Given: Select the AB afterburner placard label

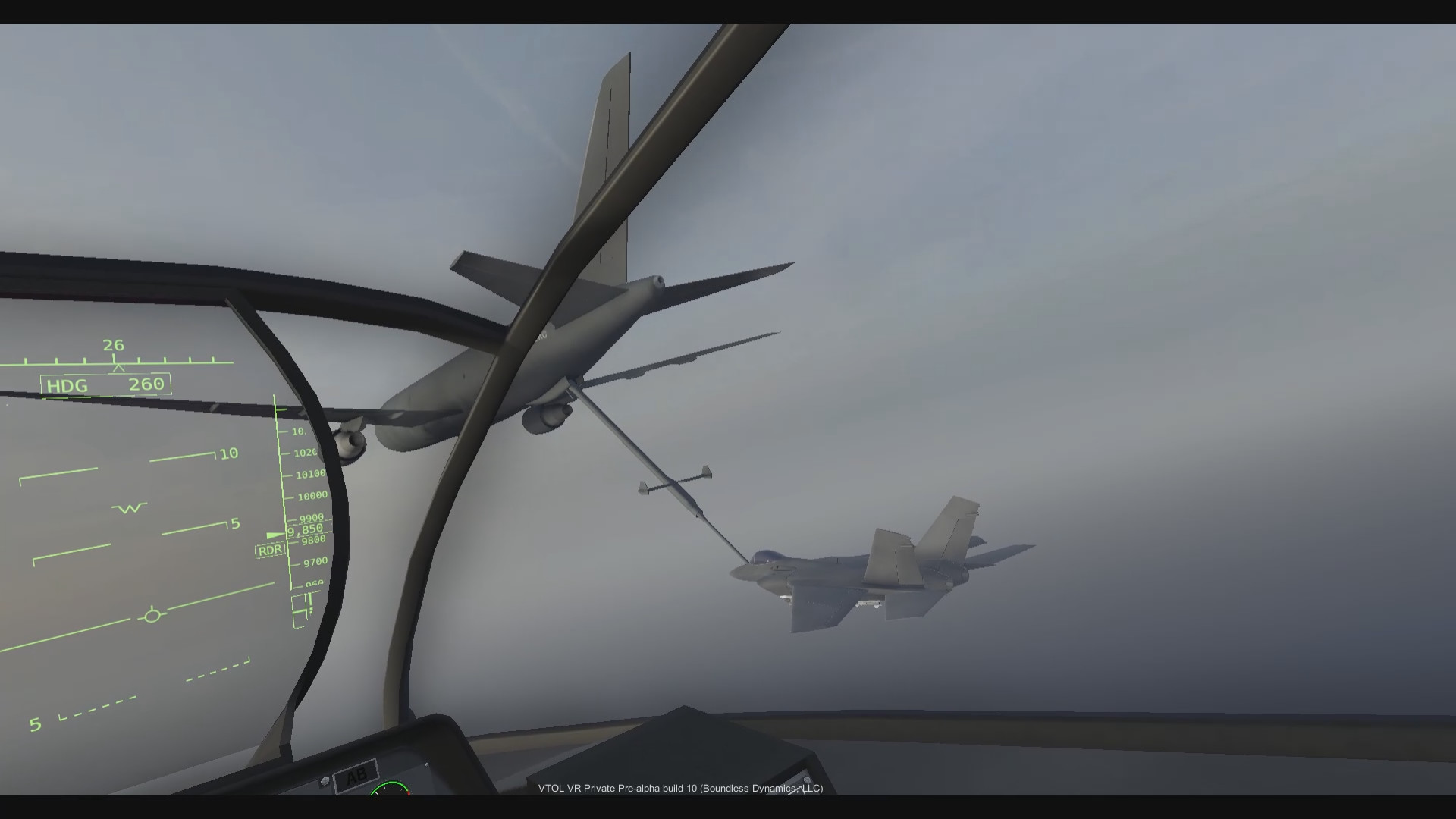Looking at the screenshot, I should tap(356, 773).
